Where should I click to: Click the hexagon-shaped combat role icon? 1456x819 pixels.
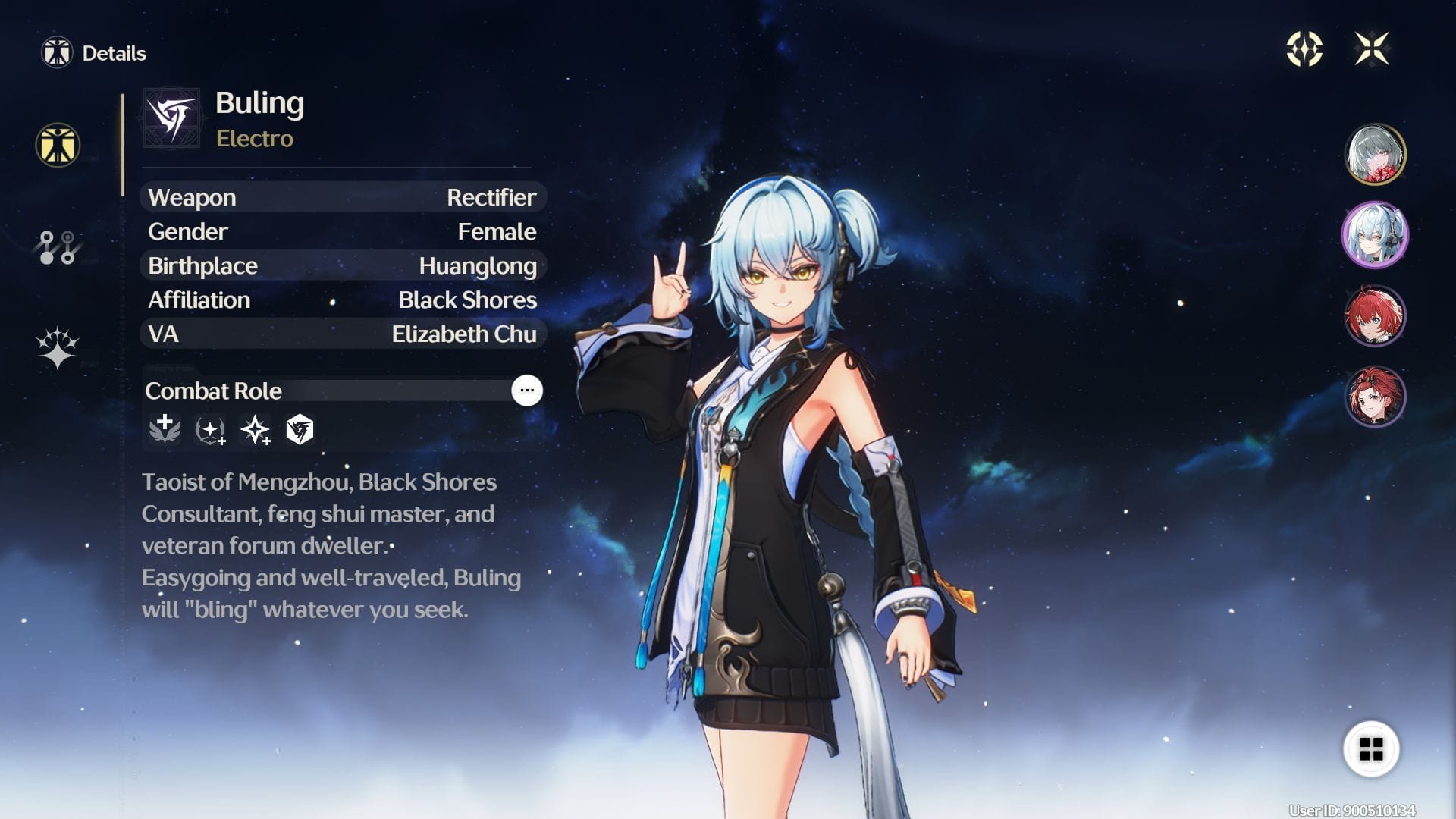coord(300,430)
